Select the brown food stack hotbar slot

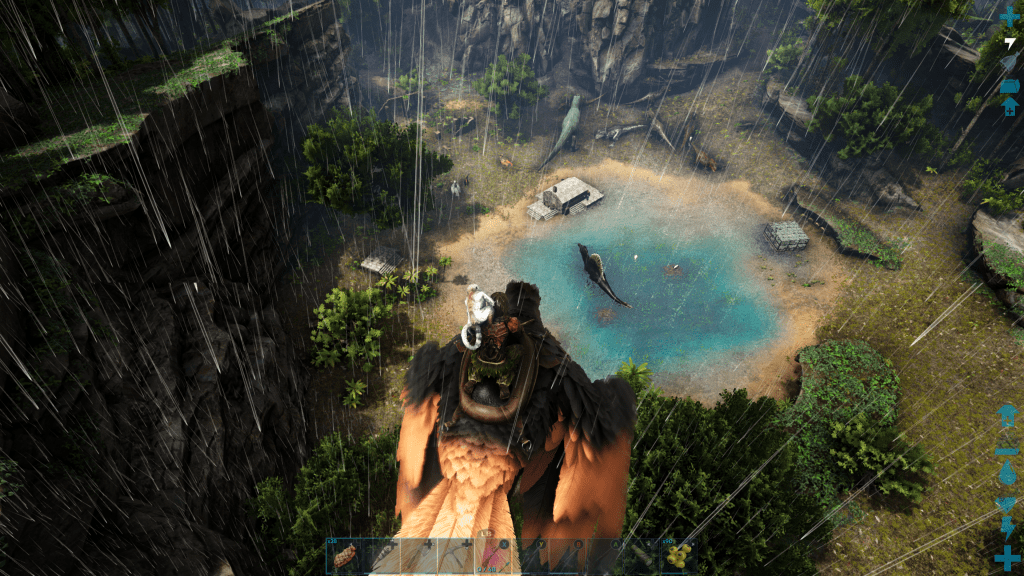345,556
